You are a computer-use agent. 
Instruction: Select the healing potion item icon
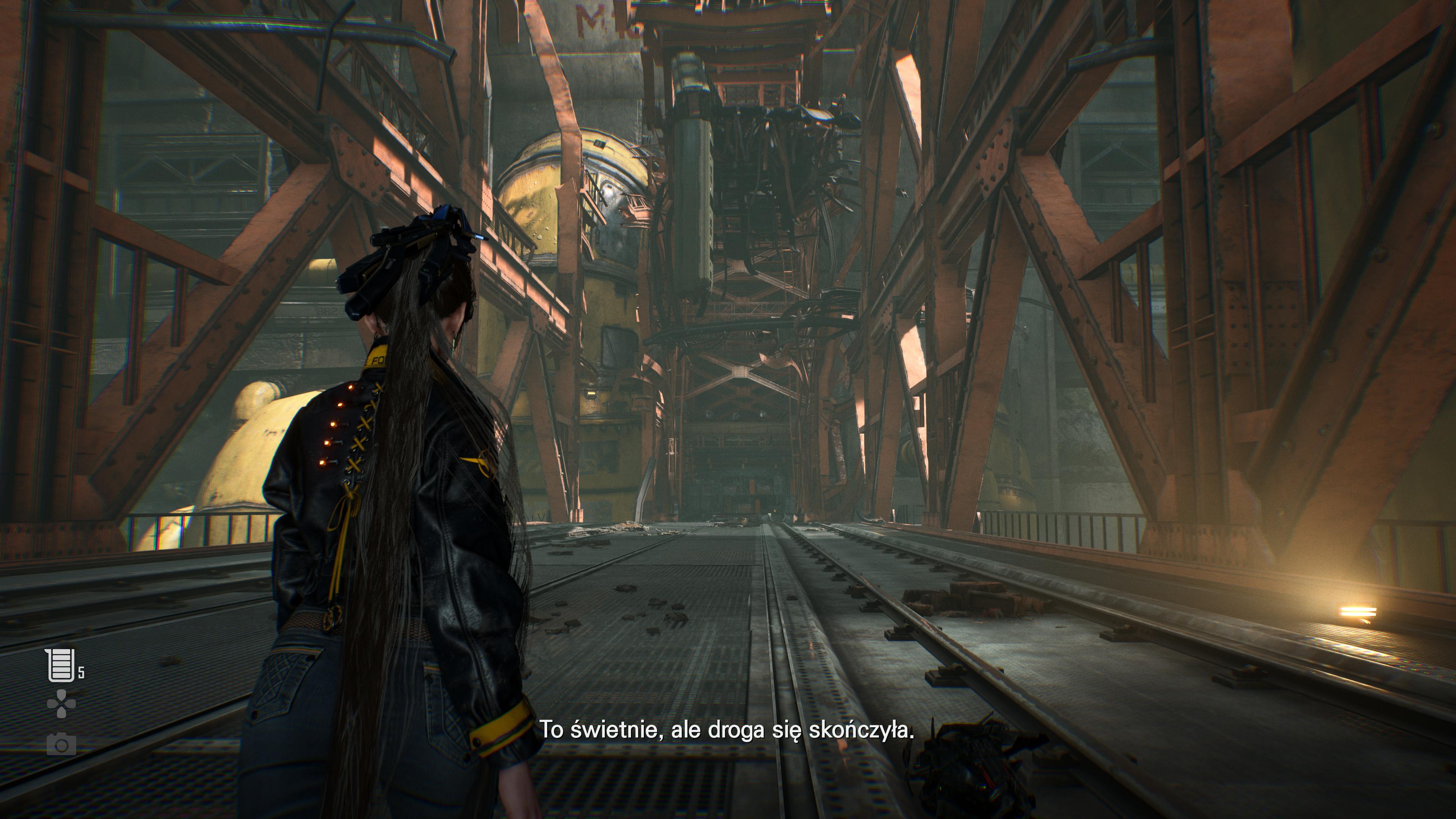pos(60,665)
